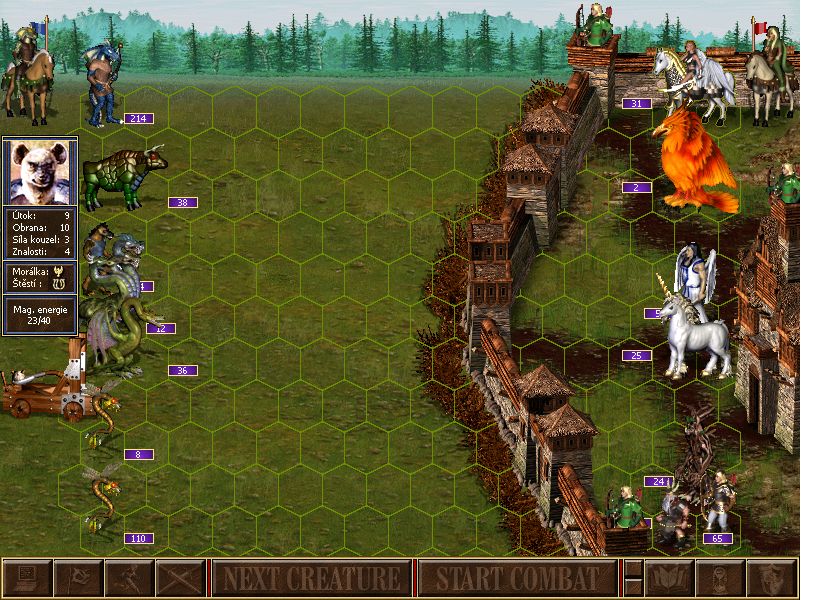Choose the retreat running-figure button
The image size is (819, 600).
pyautogui.click(x=129, y=578)
